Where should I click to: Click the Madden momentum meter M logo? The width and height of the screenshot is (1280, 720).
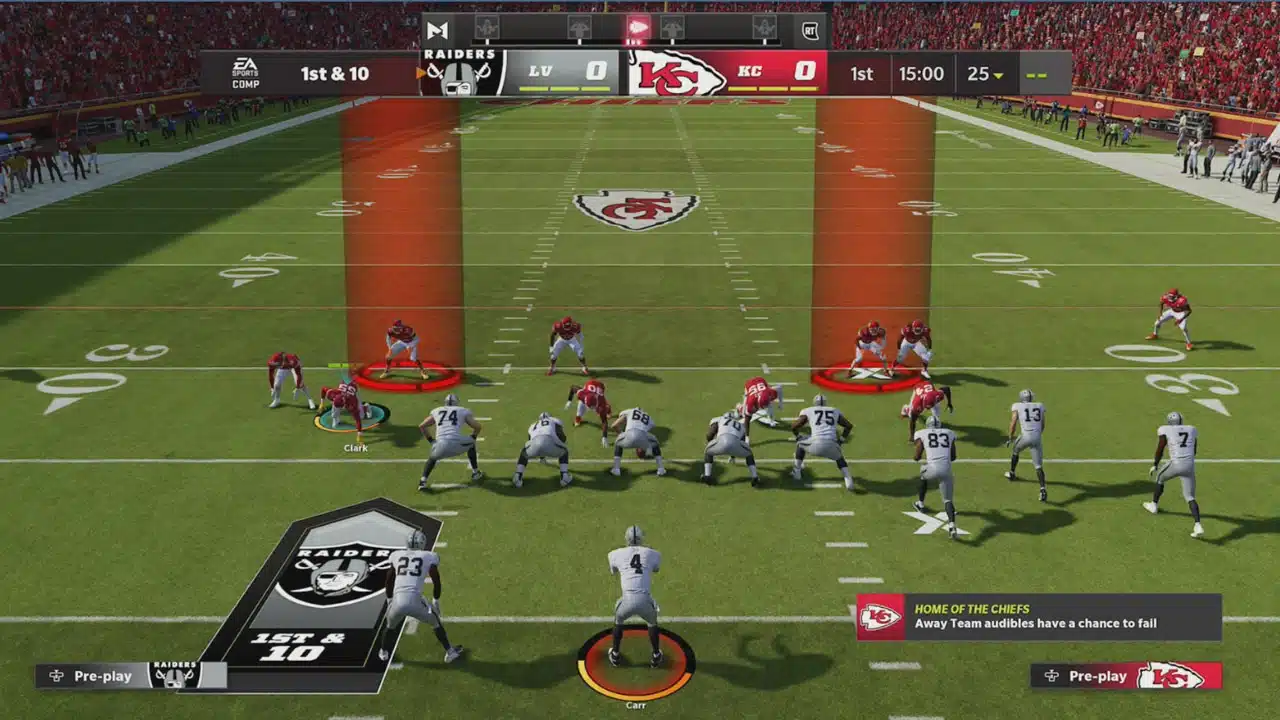437,30
